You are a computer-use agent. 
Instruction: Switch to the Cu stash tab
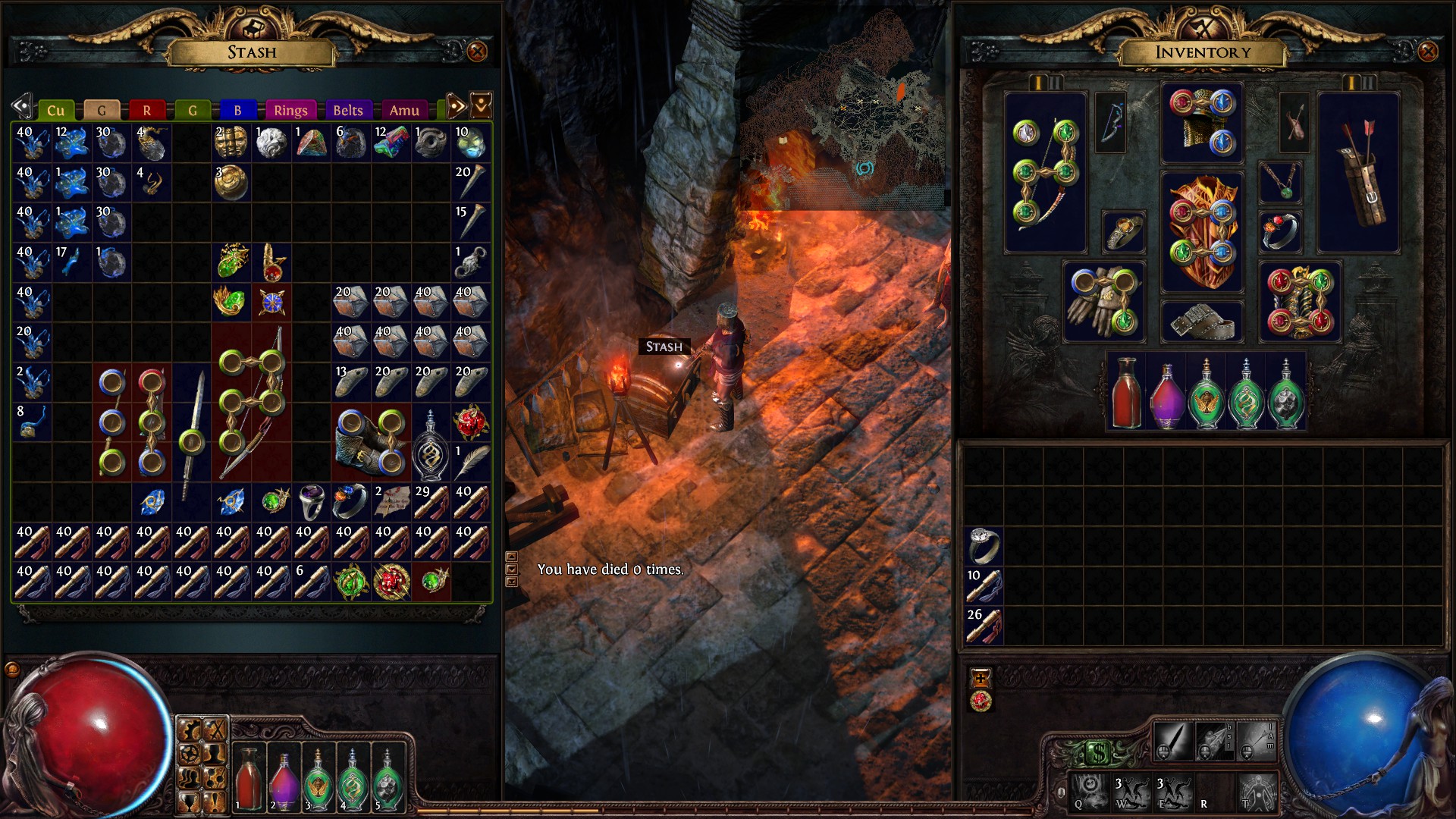[x=55, y=111]
